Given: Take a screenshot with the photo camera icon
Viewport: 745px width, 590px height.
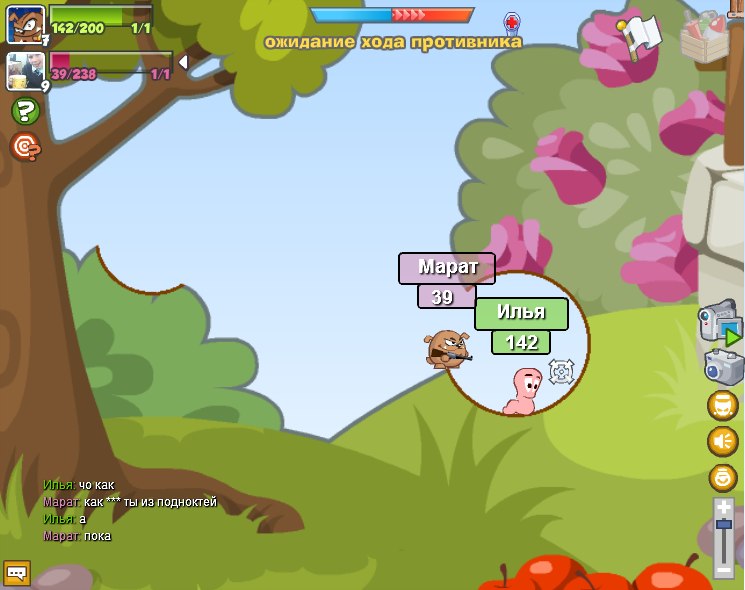Looking at the screenshot, I should point(723,366).
